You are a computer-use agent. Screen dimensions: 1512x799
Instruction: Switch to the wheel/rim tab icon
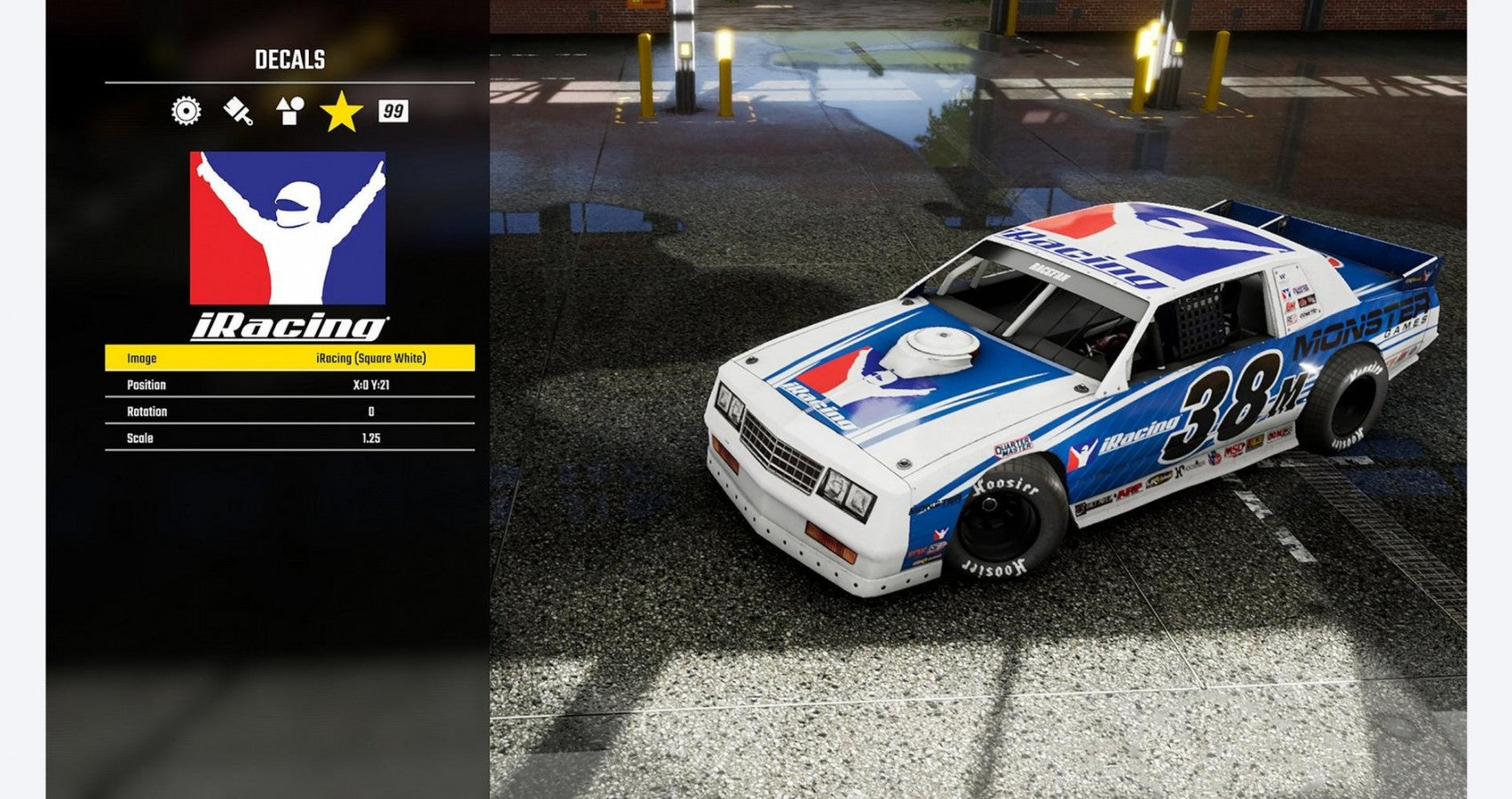click(x=186, y=111)
